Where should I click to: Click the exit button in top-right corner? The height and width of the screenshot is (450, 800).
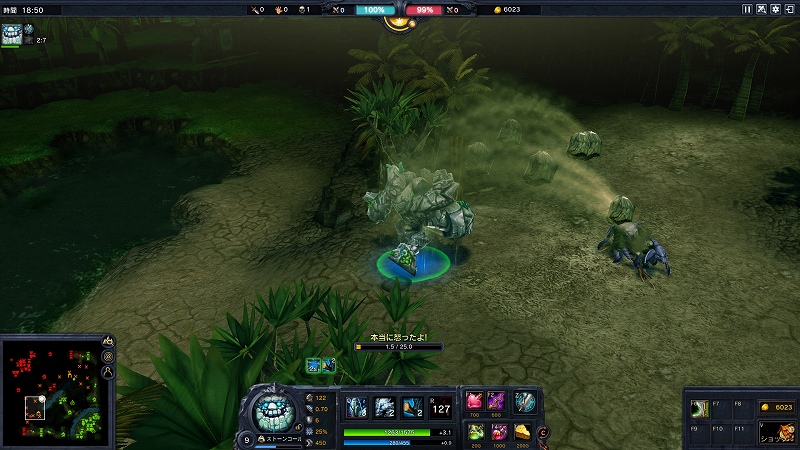coord(790,9)
